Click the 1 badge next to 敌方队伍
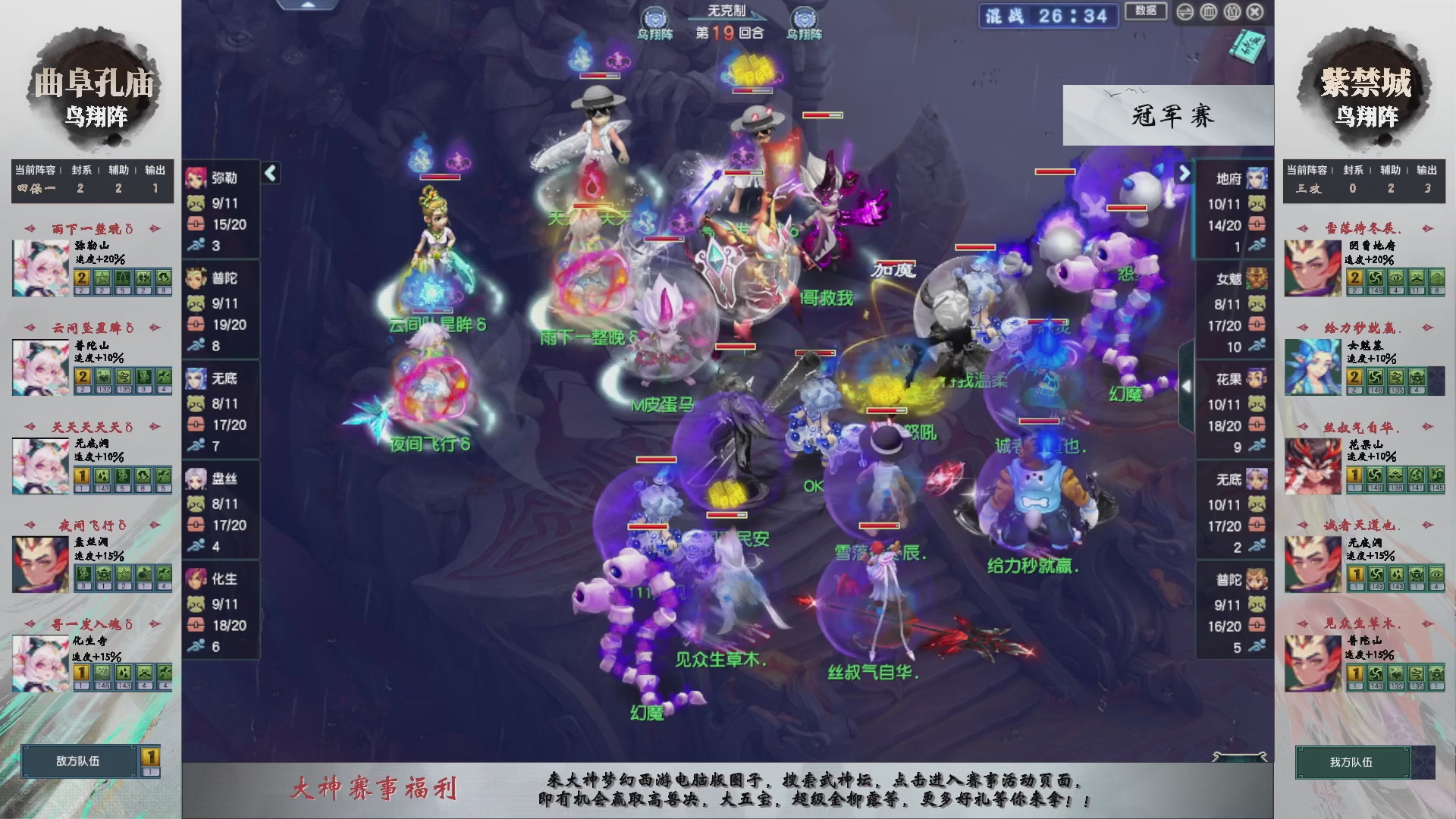The image size is (1456, 819). point(149,758)
